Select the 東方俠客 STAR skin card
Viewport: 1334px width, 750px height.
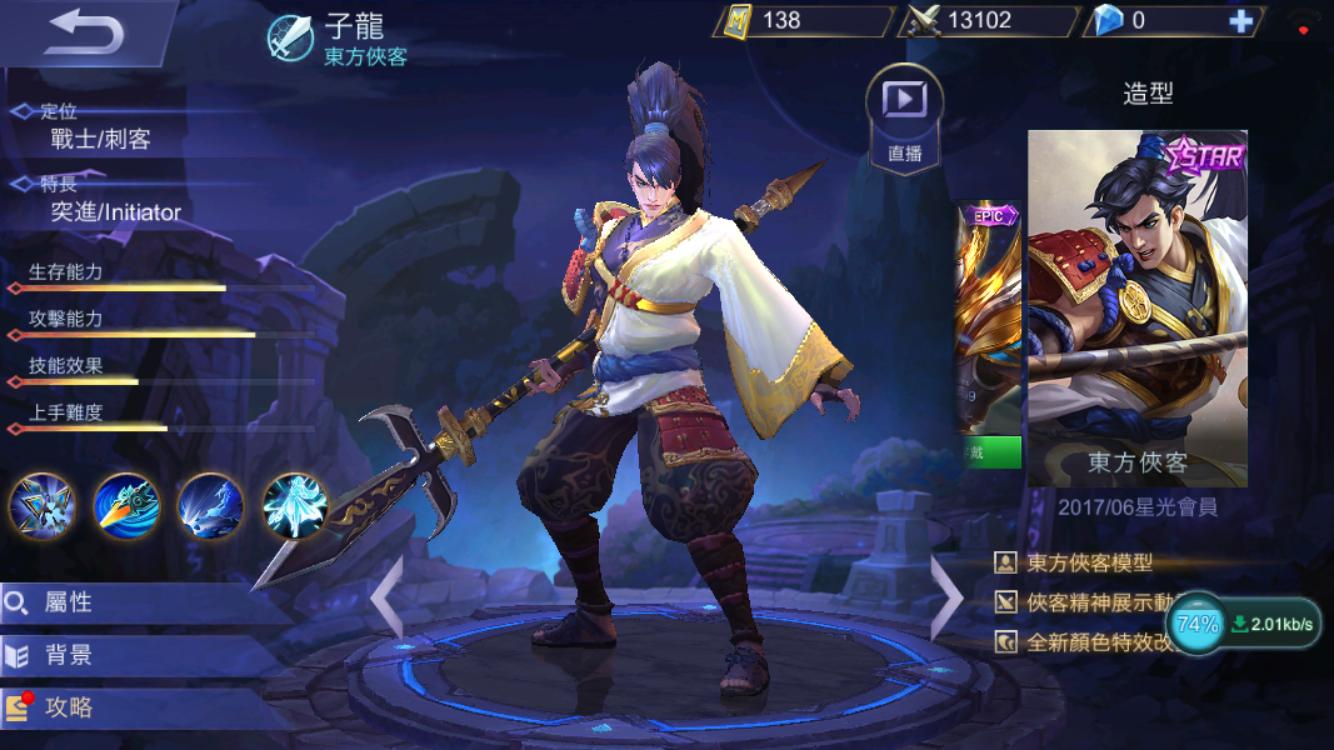(1137, 308)
